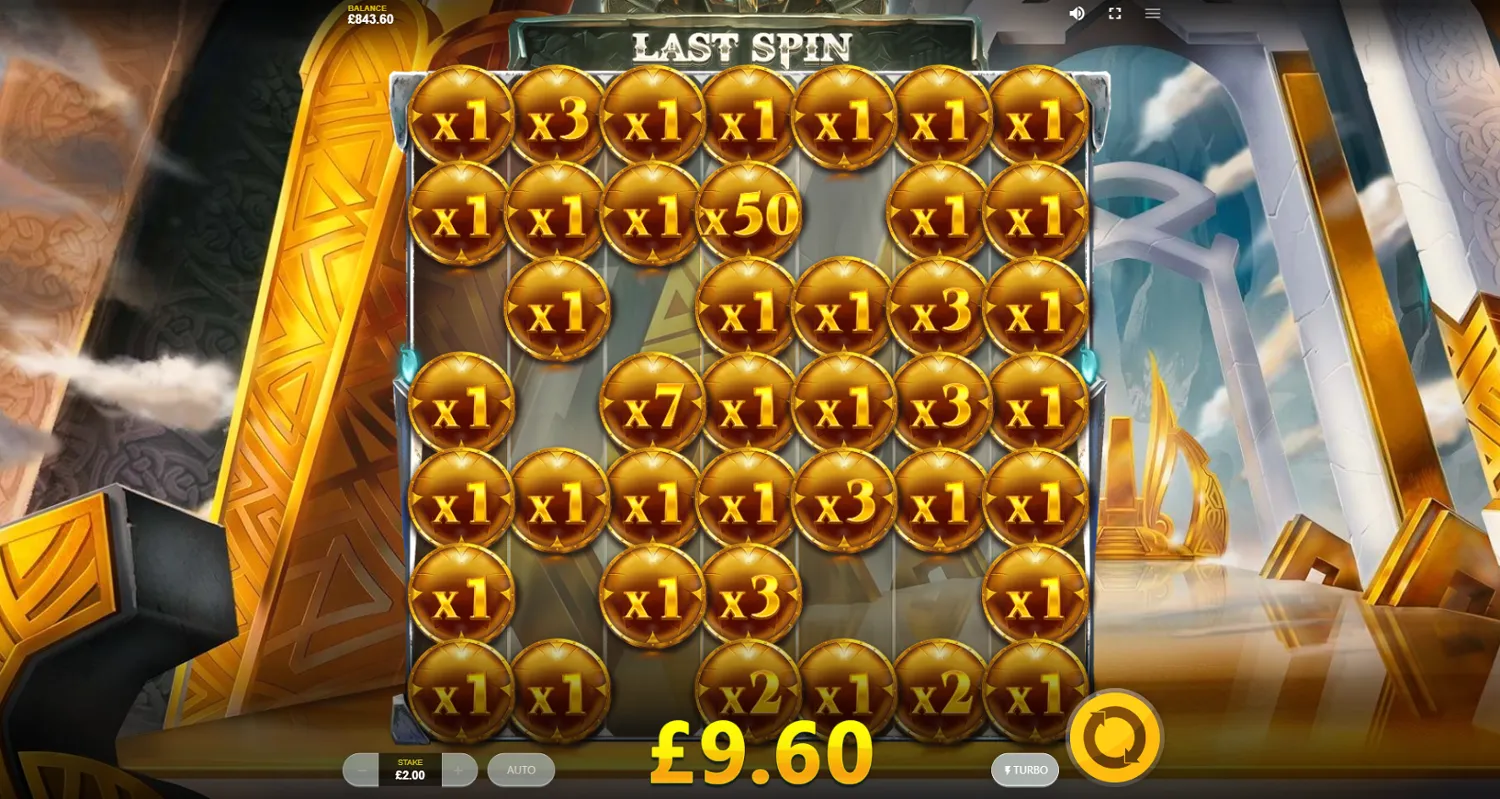Open stake adjustment with the minus control

(x=361, y=770)
